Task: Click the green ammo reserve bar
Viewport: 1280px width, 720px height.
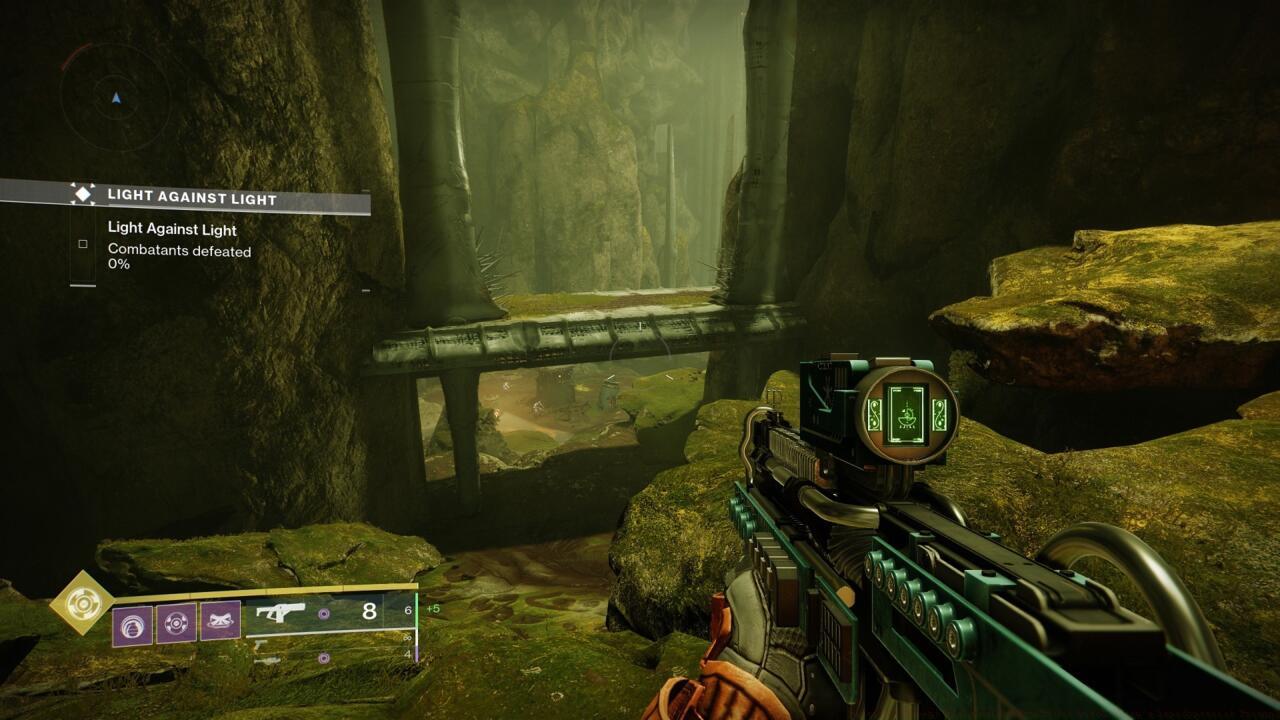Action: click(417, 610)
